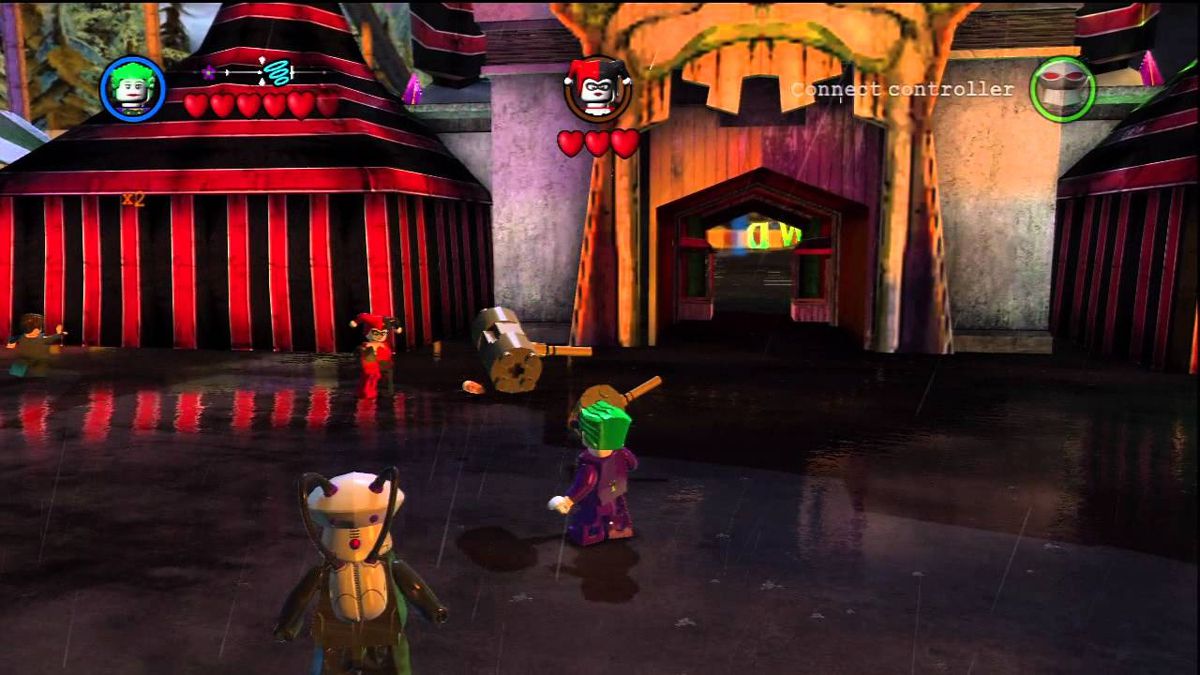Click the Joker player one portrait
Viewport: 1200px width, 675px height.
(133, 89)
